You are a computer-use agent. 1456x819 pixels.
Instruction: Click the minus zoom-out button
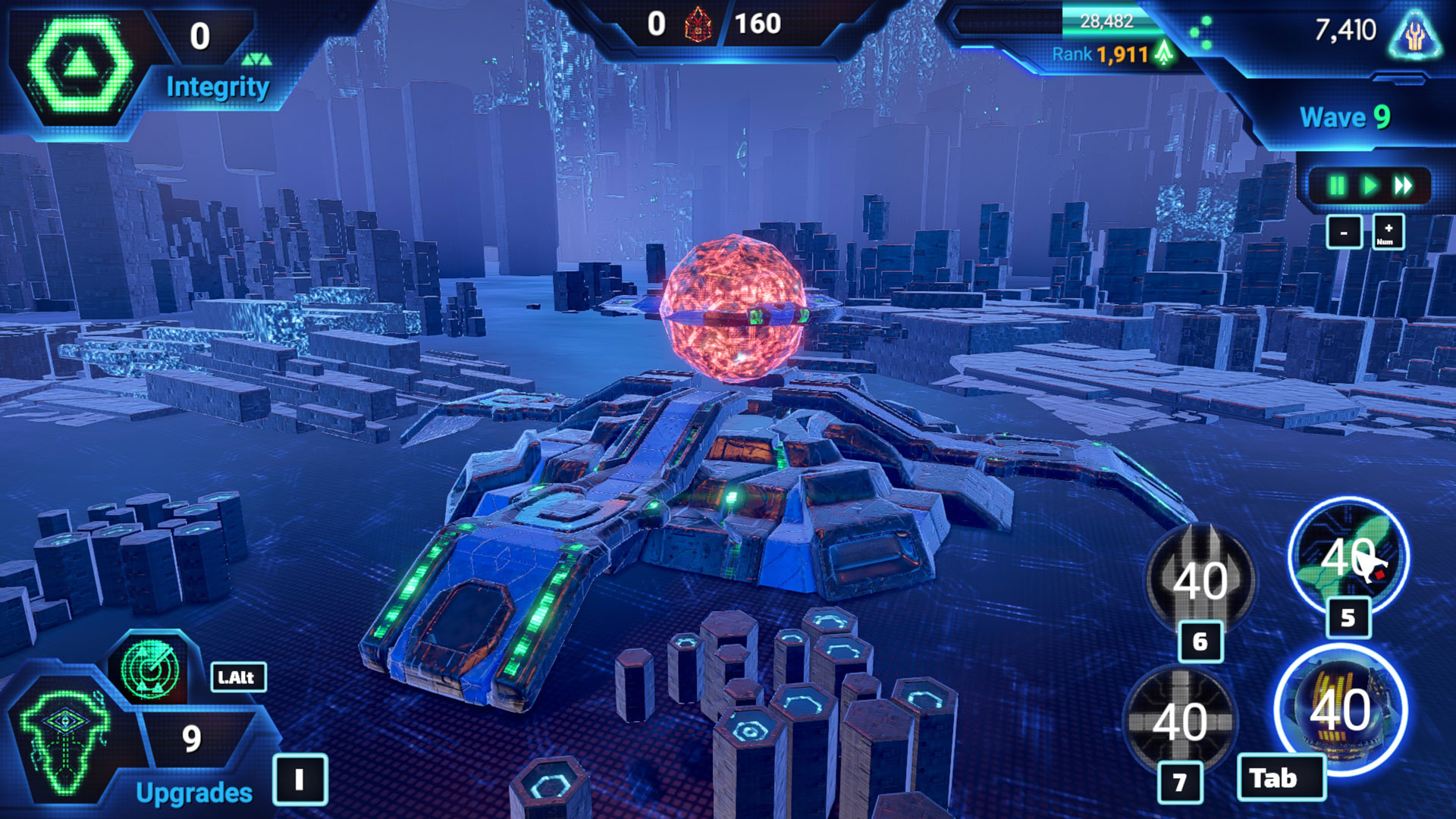point(1344,232)
